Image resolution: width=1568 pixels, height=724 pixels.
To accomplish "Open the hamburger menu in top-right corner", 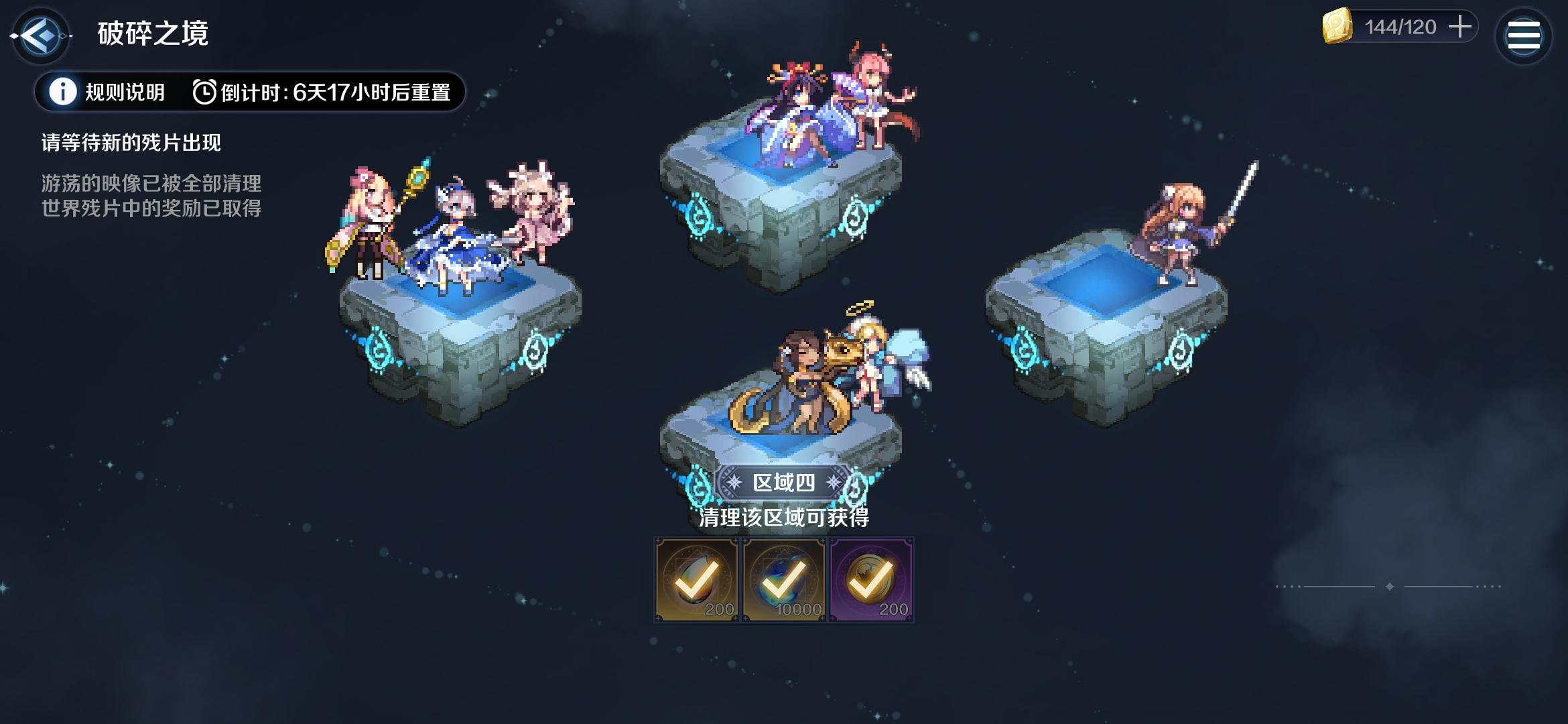I will (x=1524, y=35).
